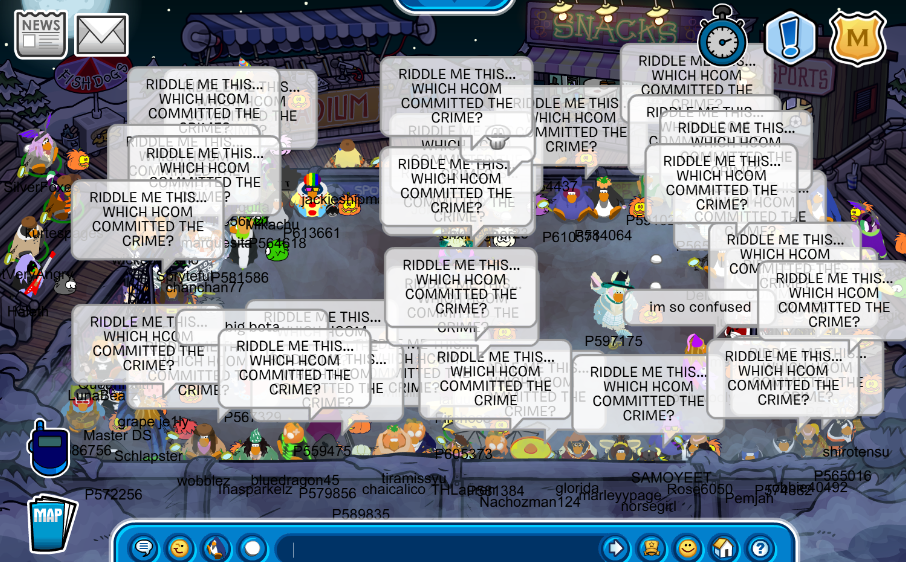
Task: Open the blue exclamation shield icon
Action: [x=790, y=38]
